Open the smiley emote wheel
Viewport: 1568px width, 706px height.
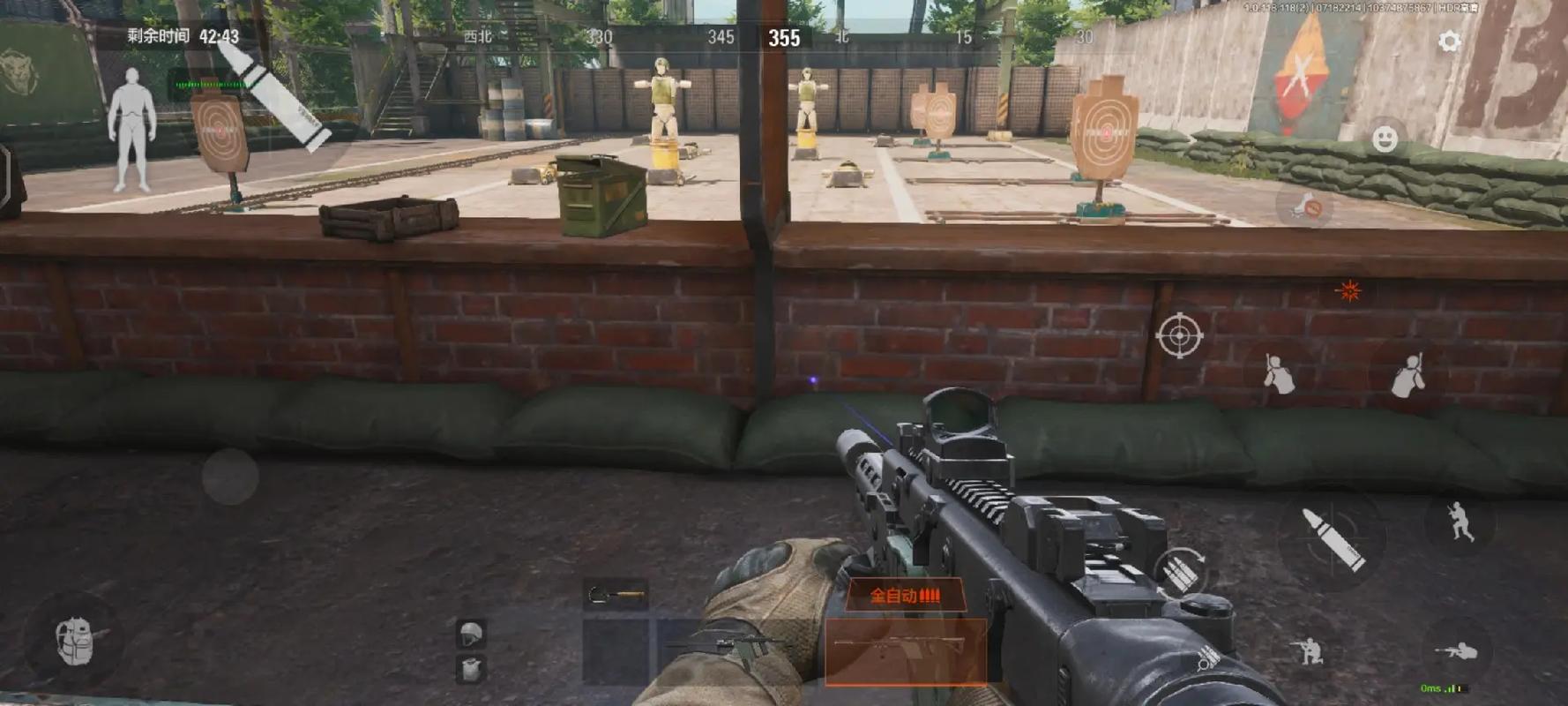tap(1385, 139)
